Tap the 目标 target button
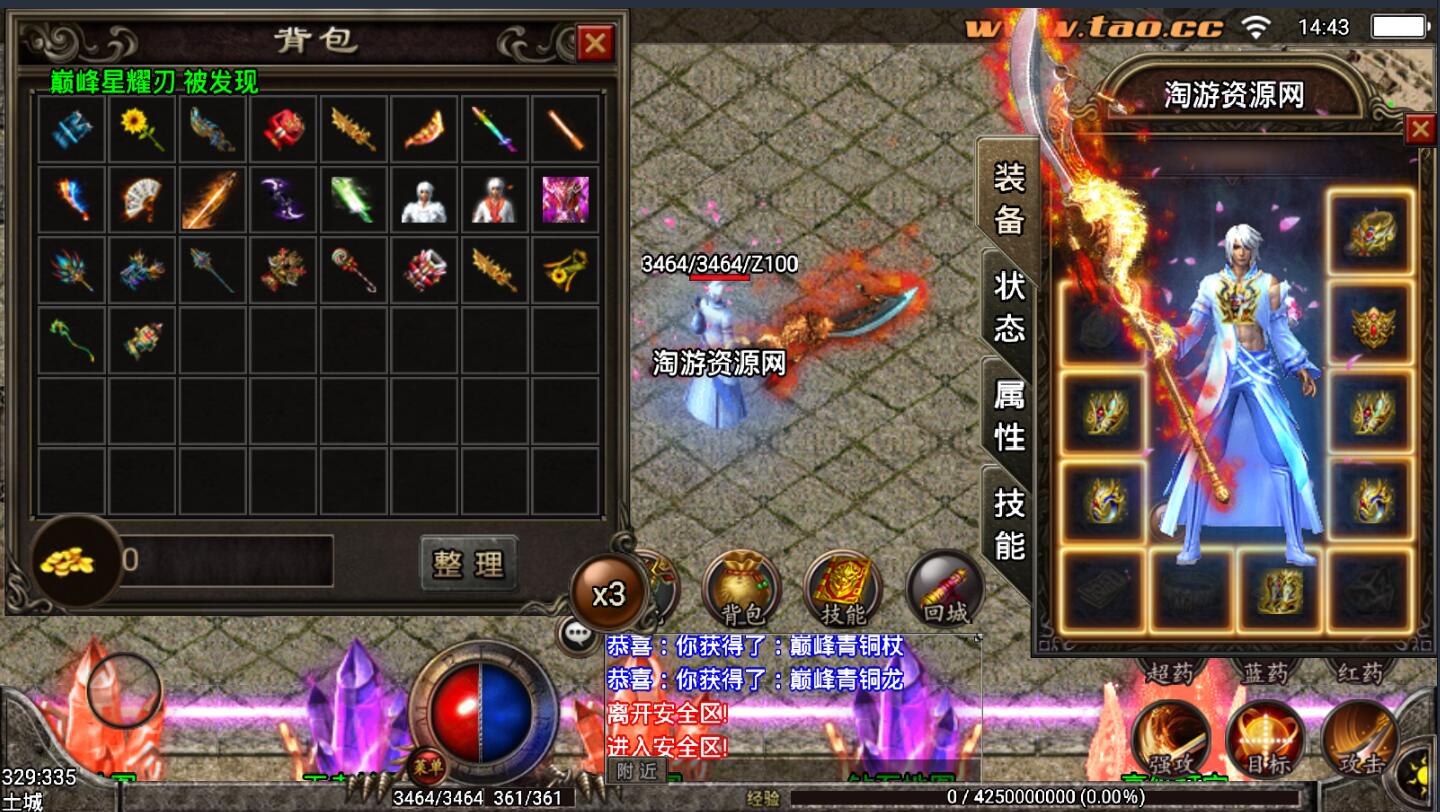Image resolution: width=1440 pixels, height=812 pixels. [1265, 738]
